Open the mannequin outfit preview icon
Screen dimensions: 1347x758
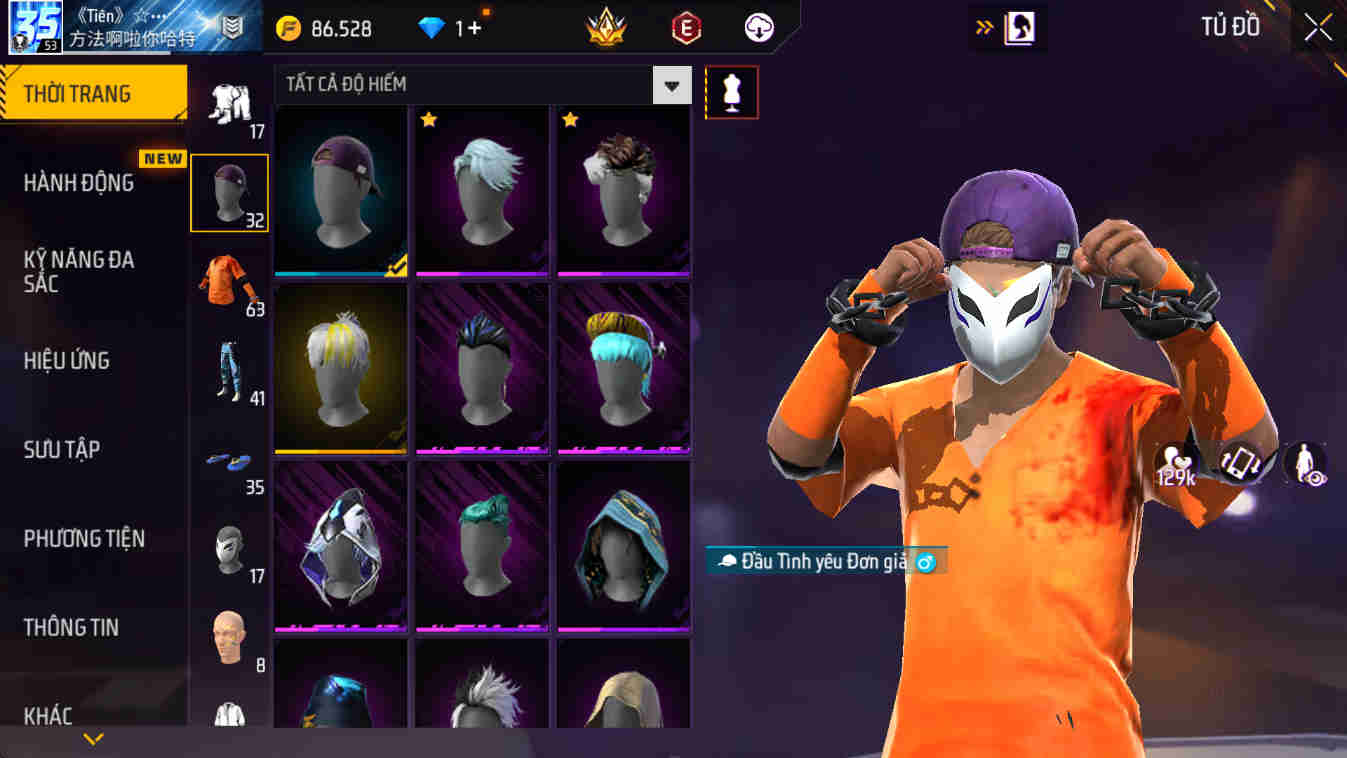pyautogui.click(x=731, y=91)
